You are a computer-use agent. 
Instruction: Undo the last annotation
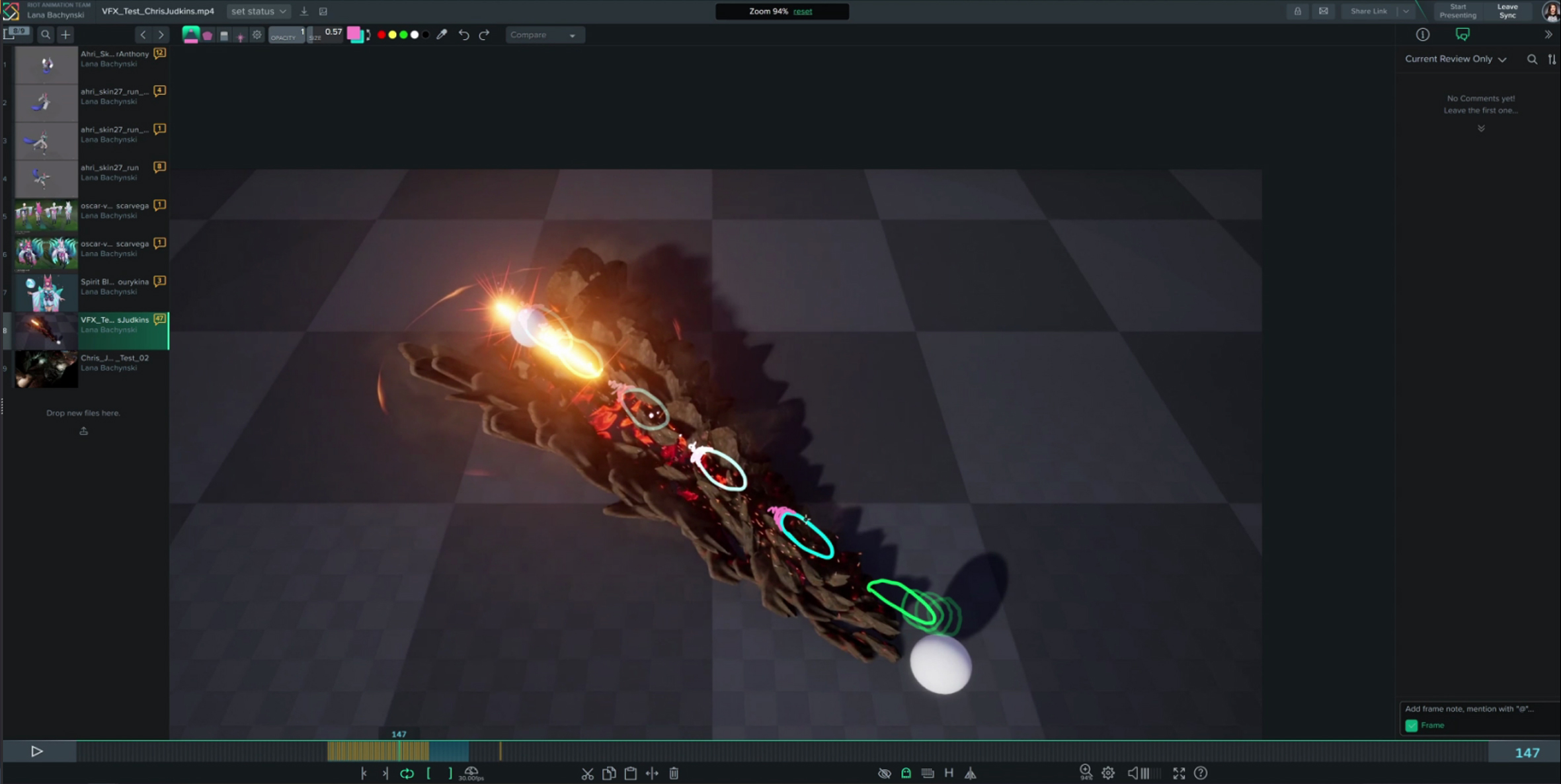pyautogui.click(x=463, y=34)
